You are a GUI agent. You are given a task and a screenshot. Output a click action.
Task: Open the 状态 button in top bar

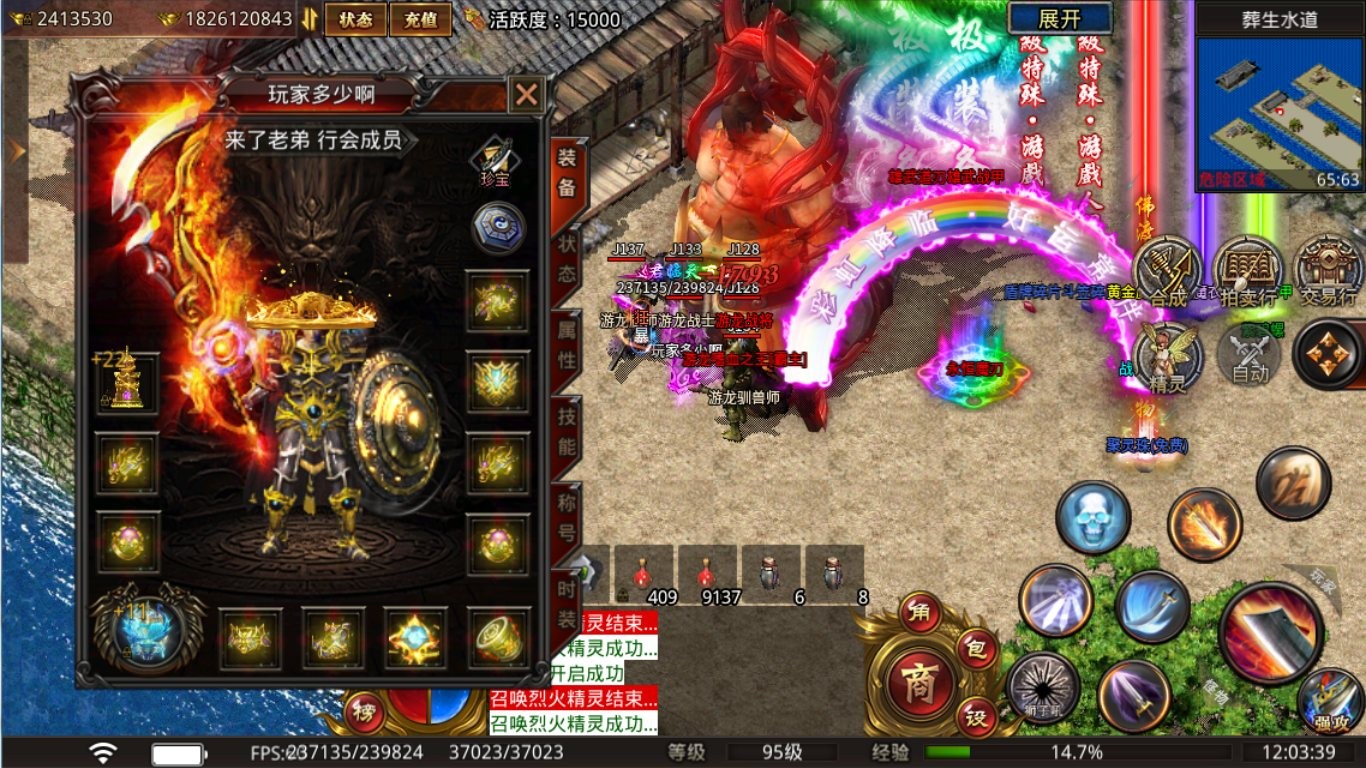(x=356, y=19)
